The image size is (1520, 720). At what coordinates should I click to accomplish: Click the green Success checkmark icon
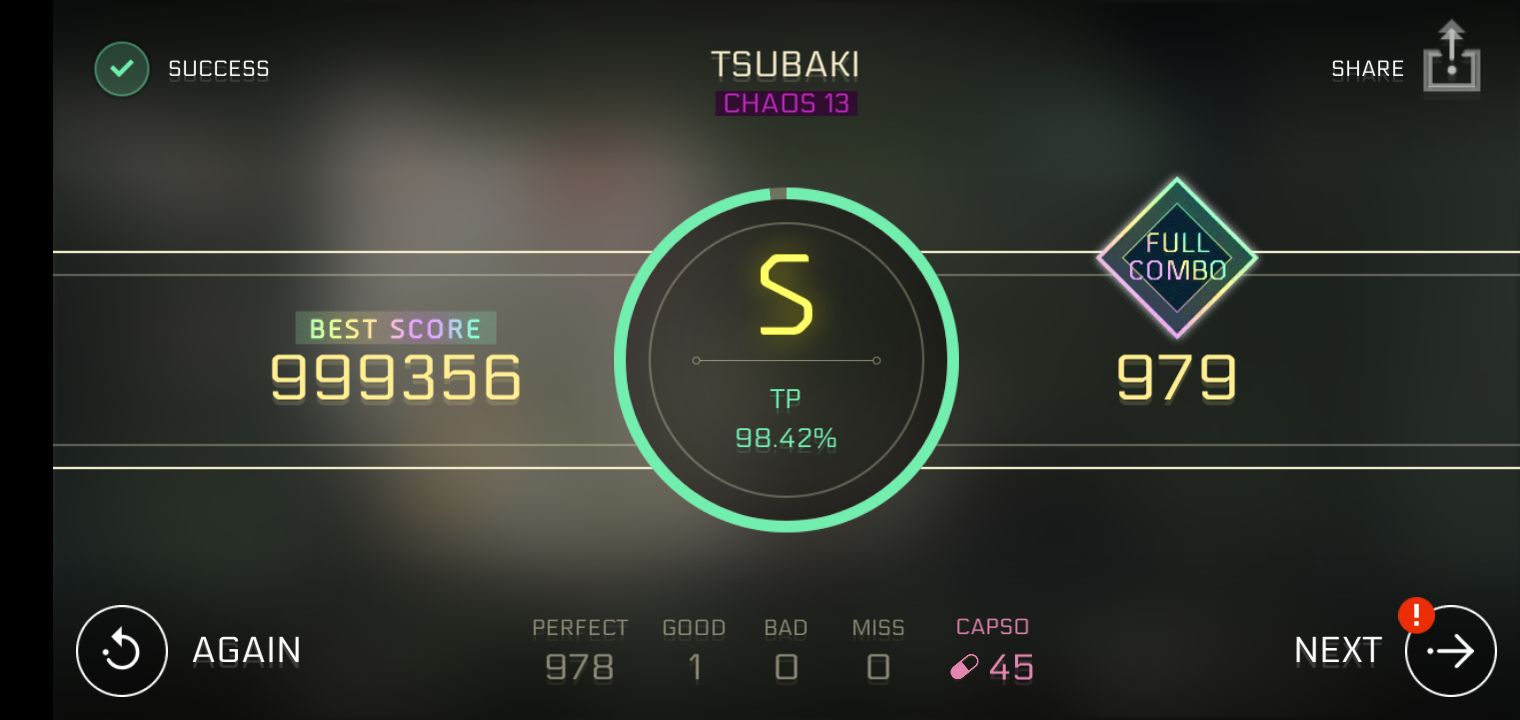[121, 68]
